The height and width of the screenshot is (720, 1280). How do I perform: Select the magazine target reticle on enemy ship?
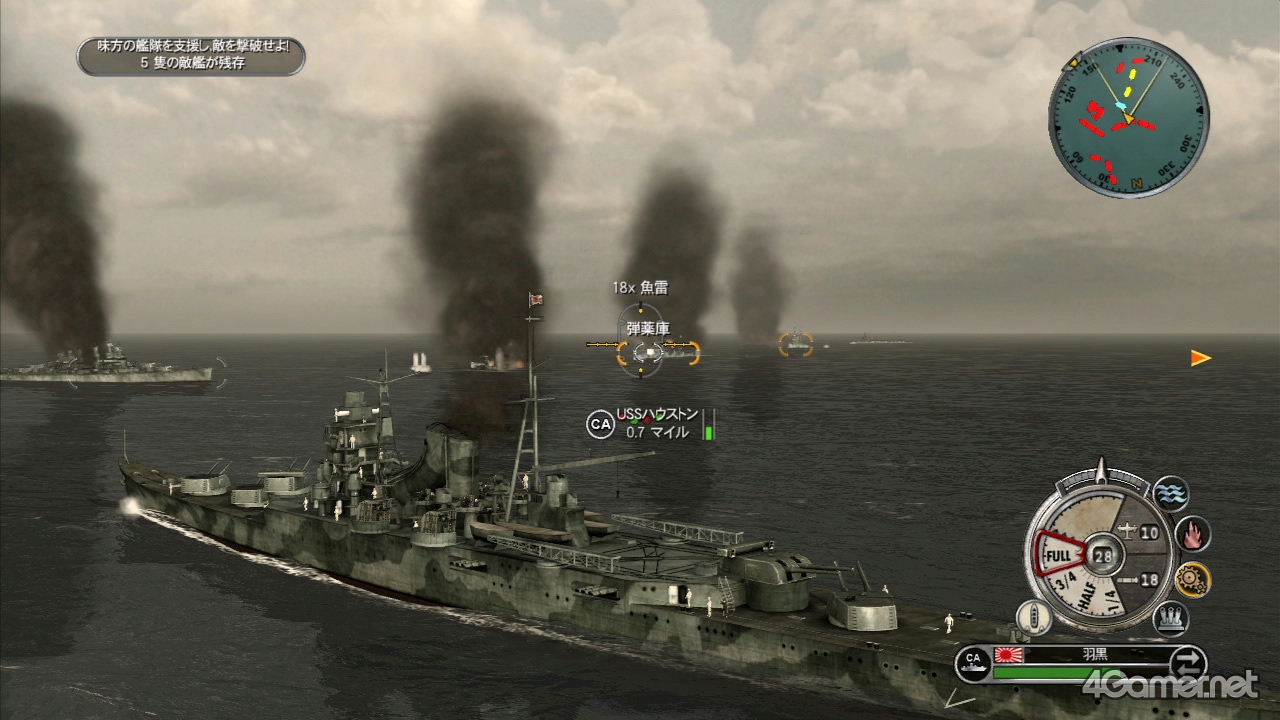[640, 350]
